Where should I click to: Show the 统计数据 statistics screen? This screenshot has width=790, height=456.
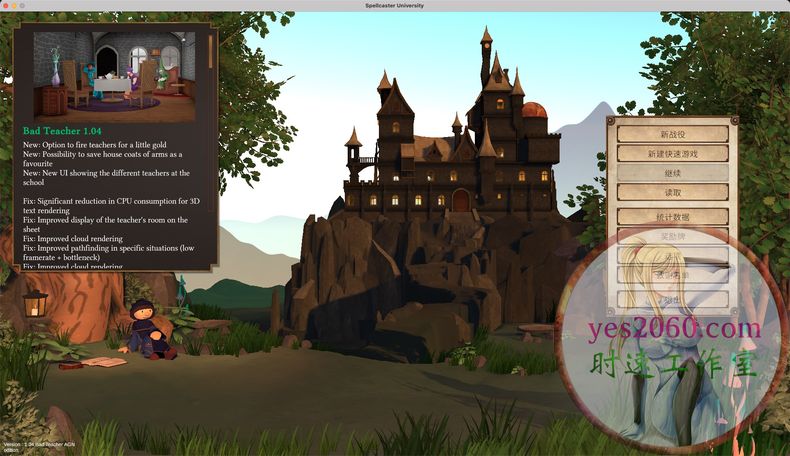tap(672, 216)
